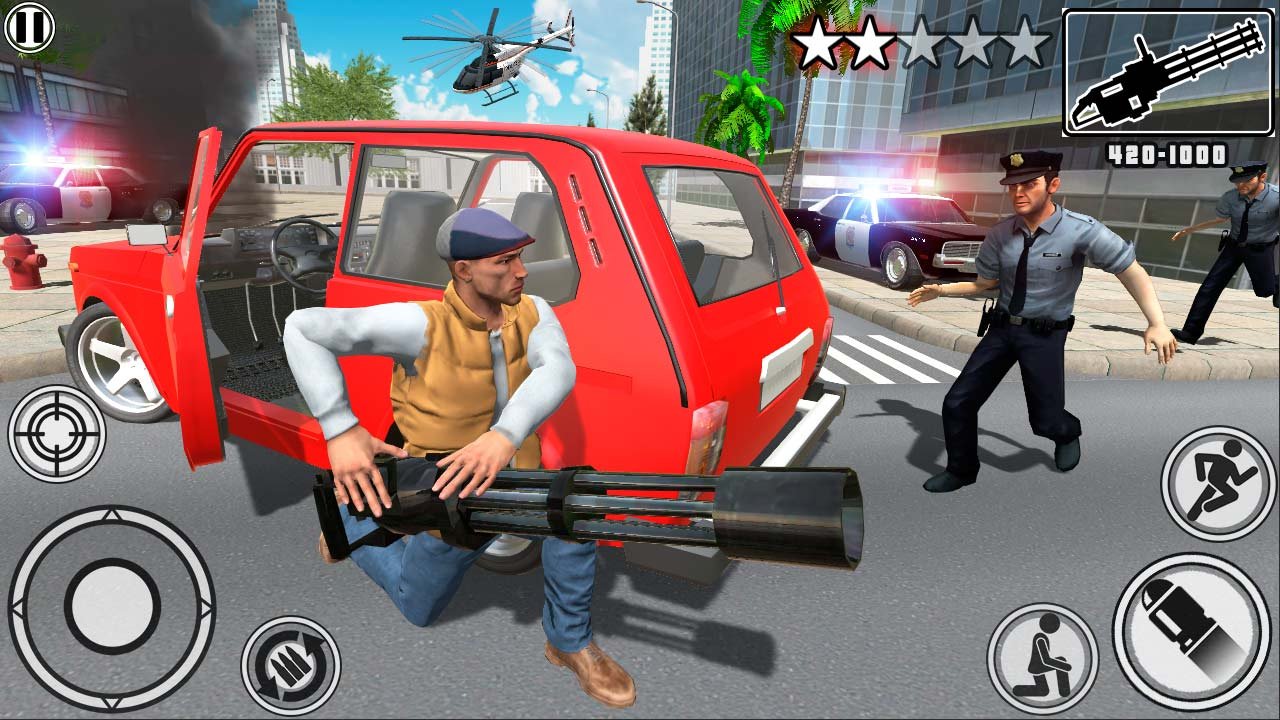Fire the weapon with the bullet button
The width and height of the screenshot is (1280, 720).
point(1191,630)
